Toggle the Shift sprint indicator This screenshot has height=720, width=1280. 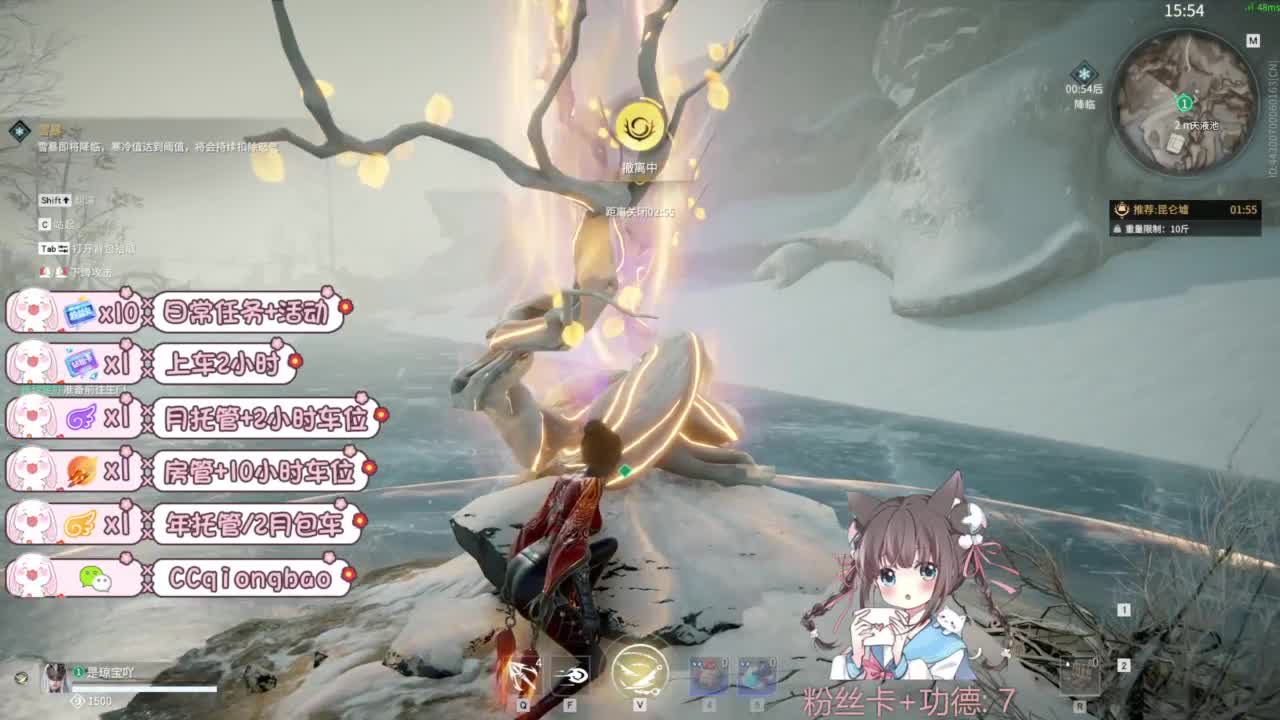54,200
